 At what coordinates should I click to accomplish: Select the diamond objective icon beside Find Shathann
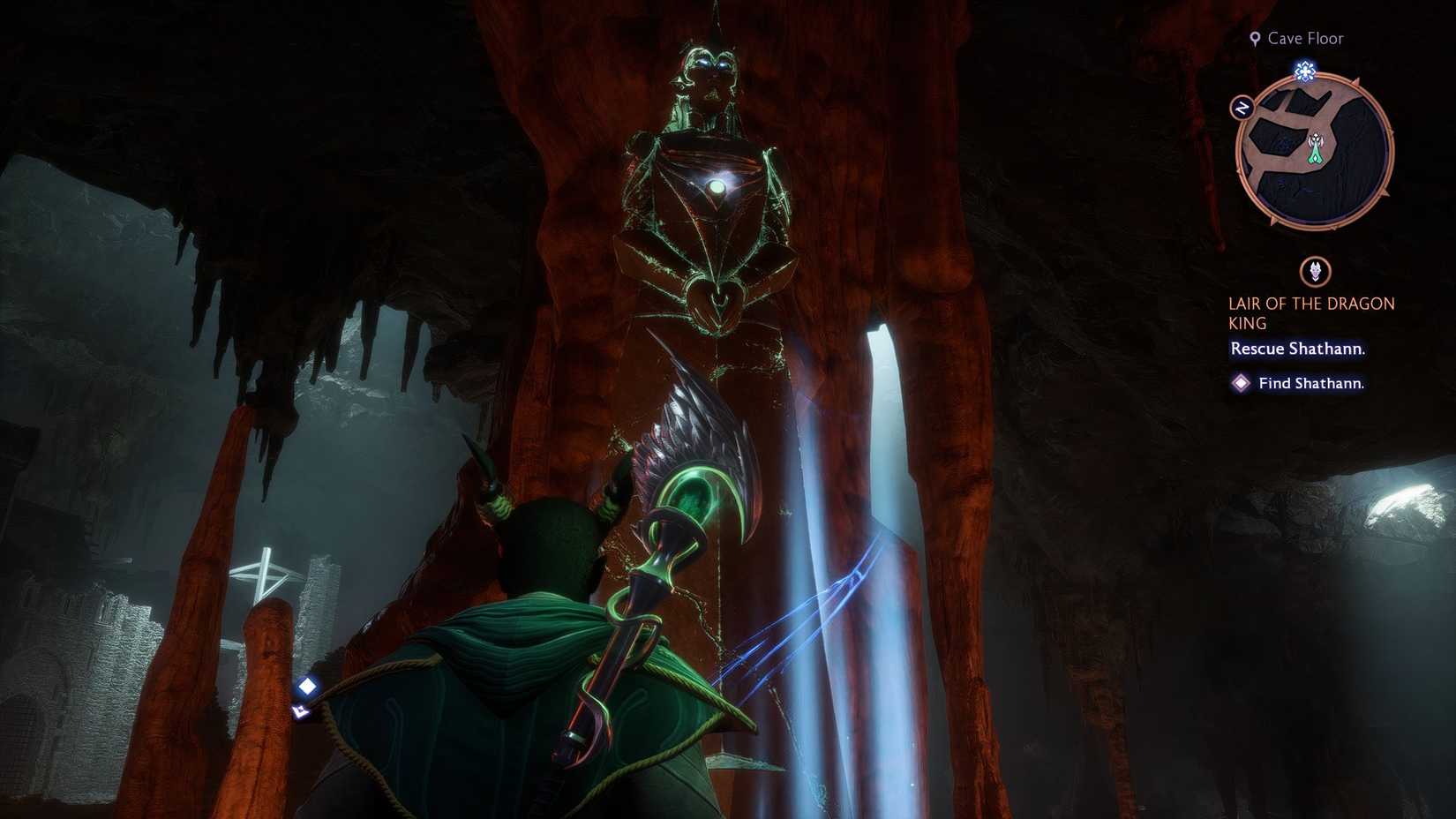point(1242,383)
